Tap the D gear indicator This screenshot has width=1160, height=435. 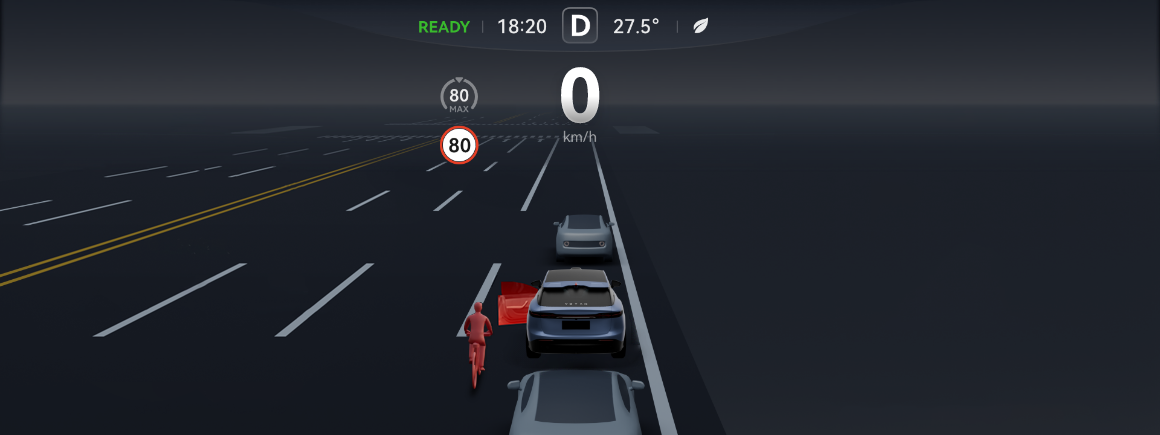(x=580, y=26)
